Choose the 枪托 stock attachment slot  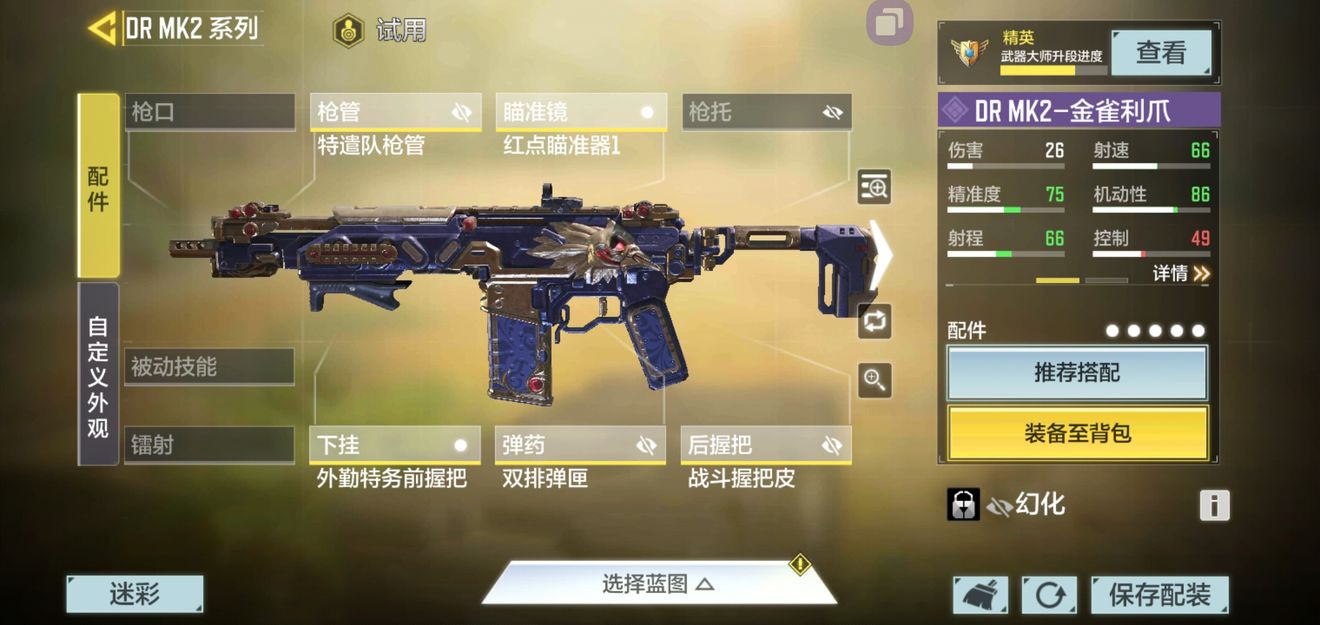tap(766, 112)
